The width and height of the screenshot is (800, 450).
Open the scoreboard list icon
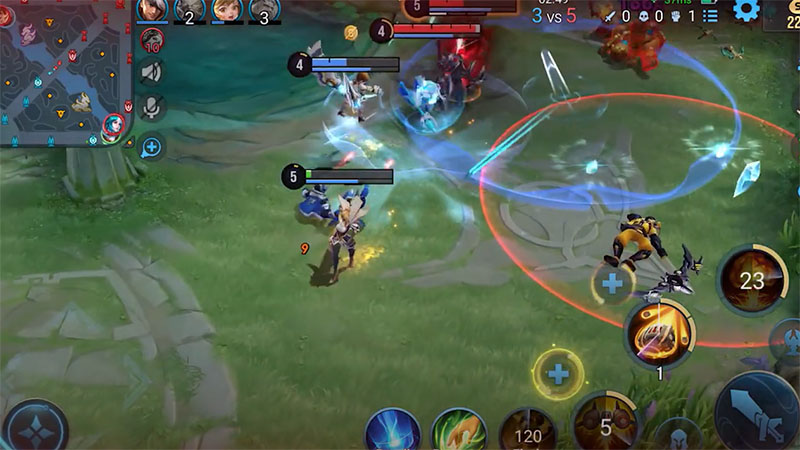[710, 15]
